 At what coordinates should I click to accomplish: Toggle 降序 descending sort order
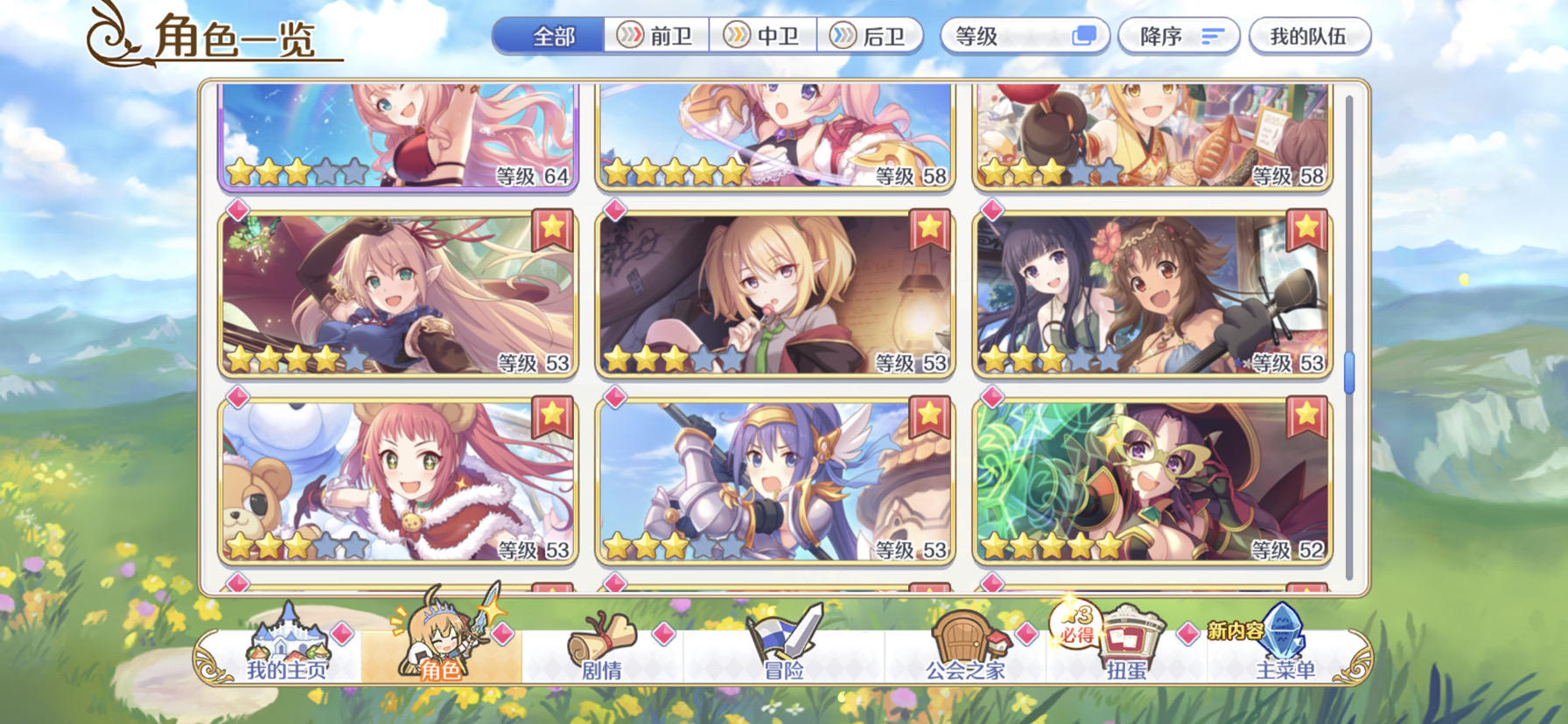click(1178, 35)
